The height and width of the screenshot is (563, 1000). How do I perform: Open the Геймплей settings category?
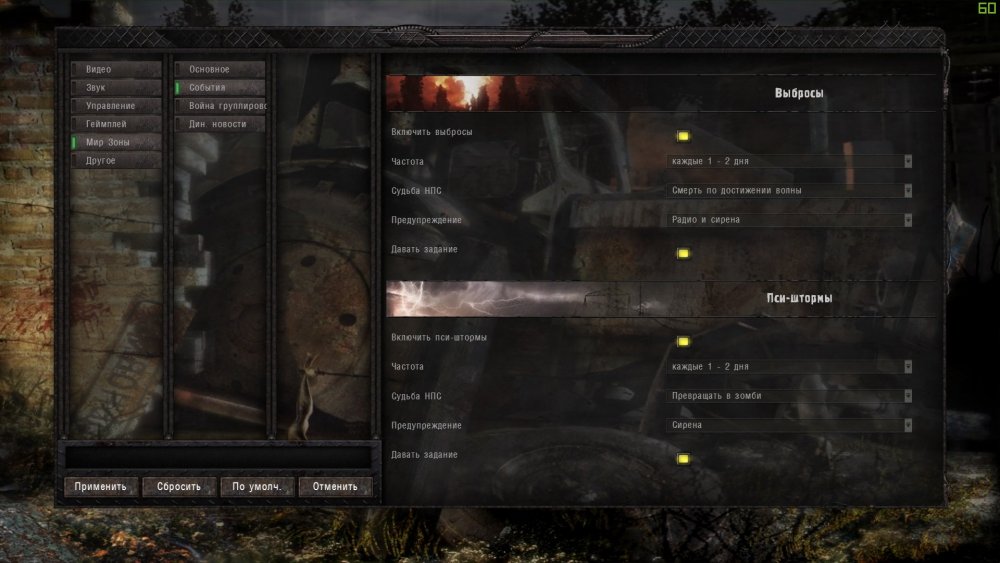tap(115, 124)
